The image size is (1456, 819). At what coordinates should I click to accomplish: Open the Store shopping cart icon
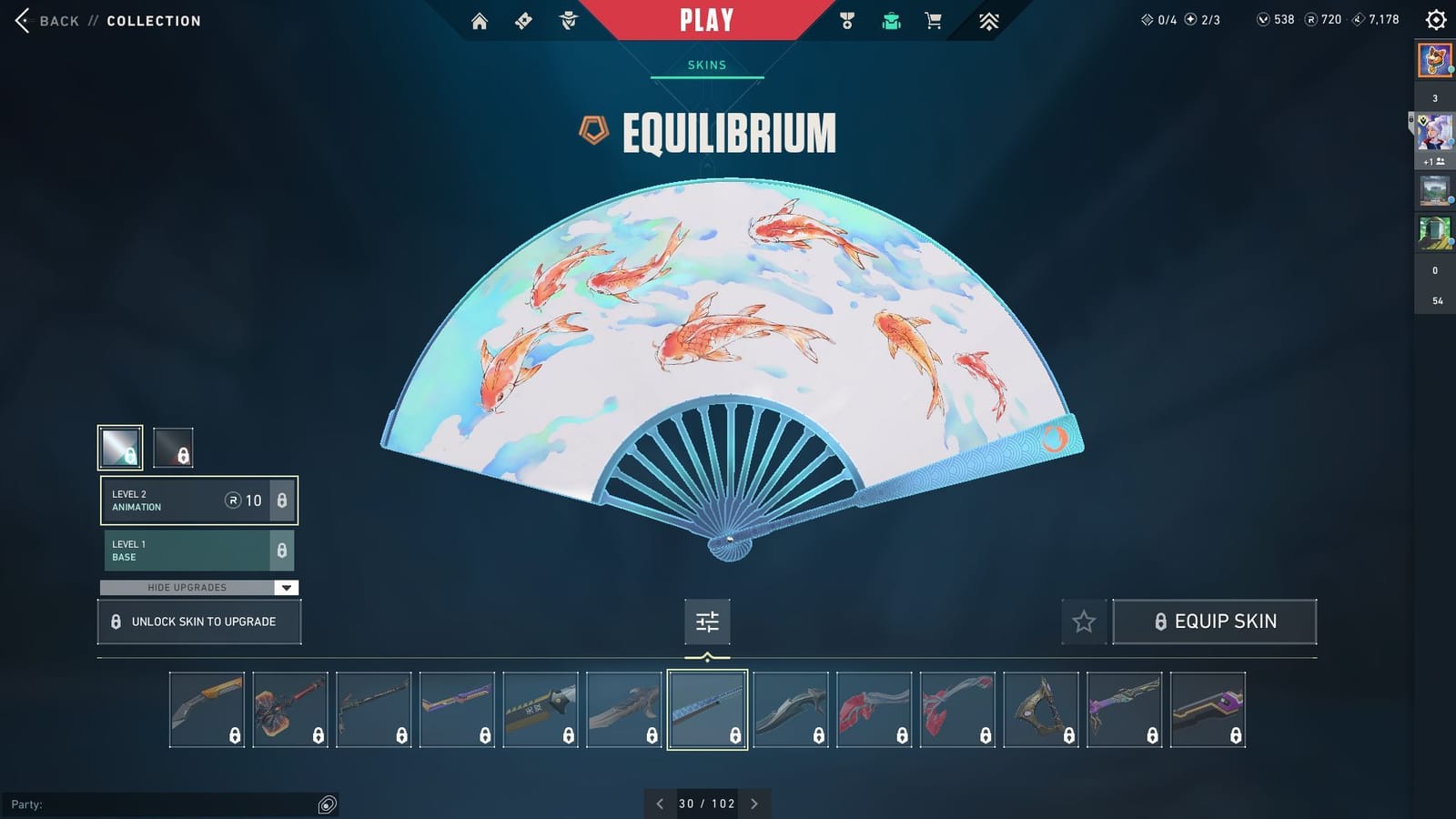pos(933,20)
